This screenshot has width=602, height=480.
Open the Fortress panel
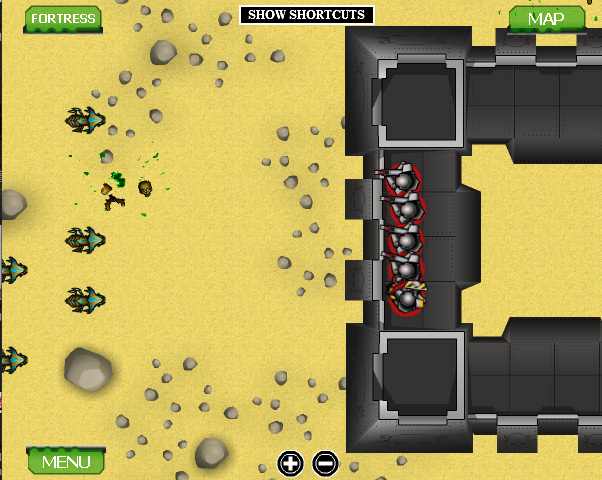click(x=64, y=18)
